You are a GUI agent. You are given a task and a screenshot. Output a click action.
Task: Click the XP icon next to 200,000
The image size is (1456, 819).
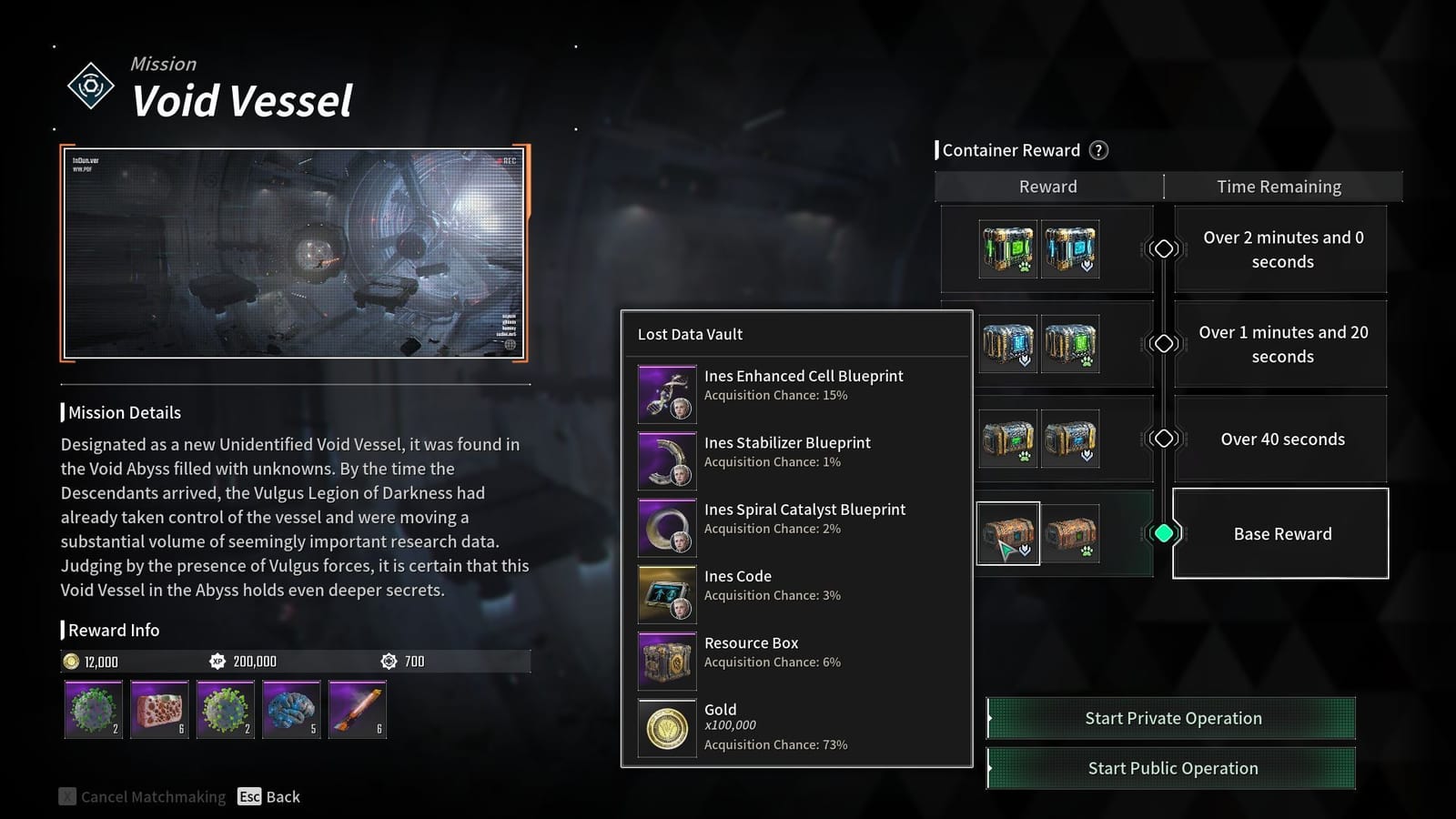coord(217,662)
